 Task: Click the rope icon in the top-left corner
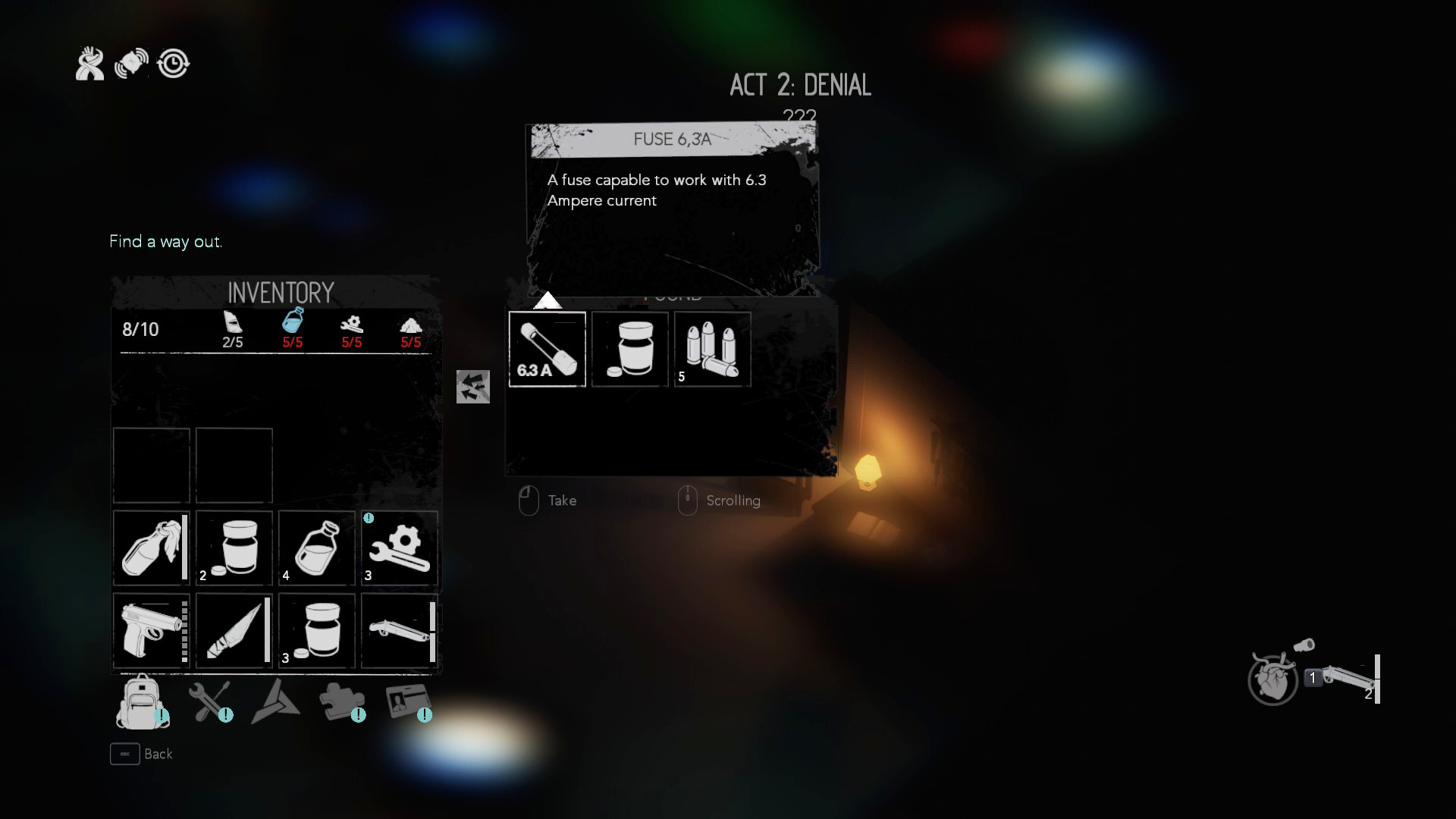(89, 63)
